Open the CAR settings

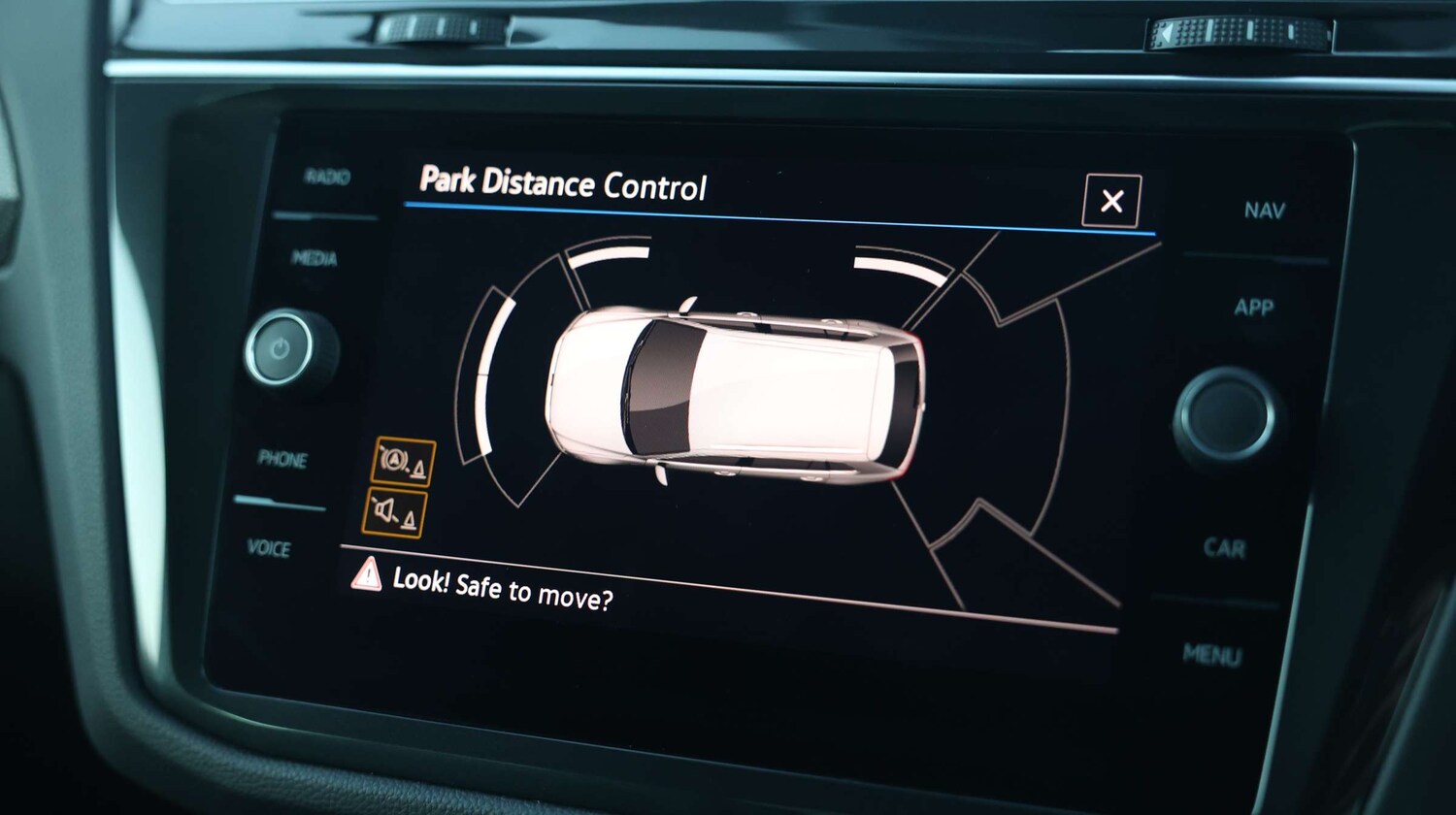(x=1224, y=548)
